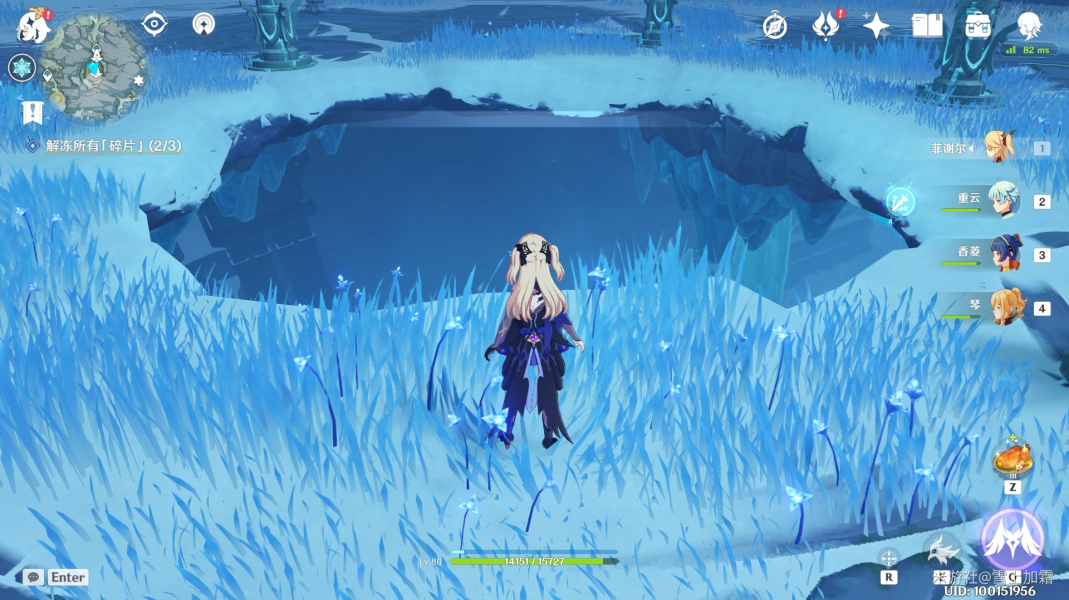Screen dimensions: 1069x600
Task: Open the backpack inventory
Action: 978,27
